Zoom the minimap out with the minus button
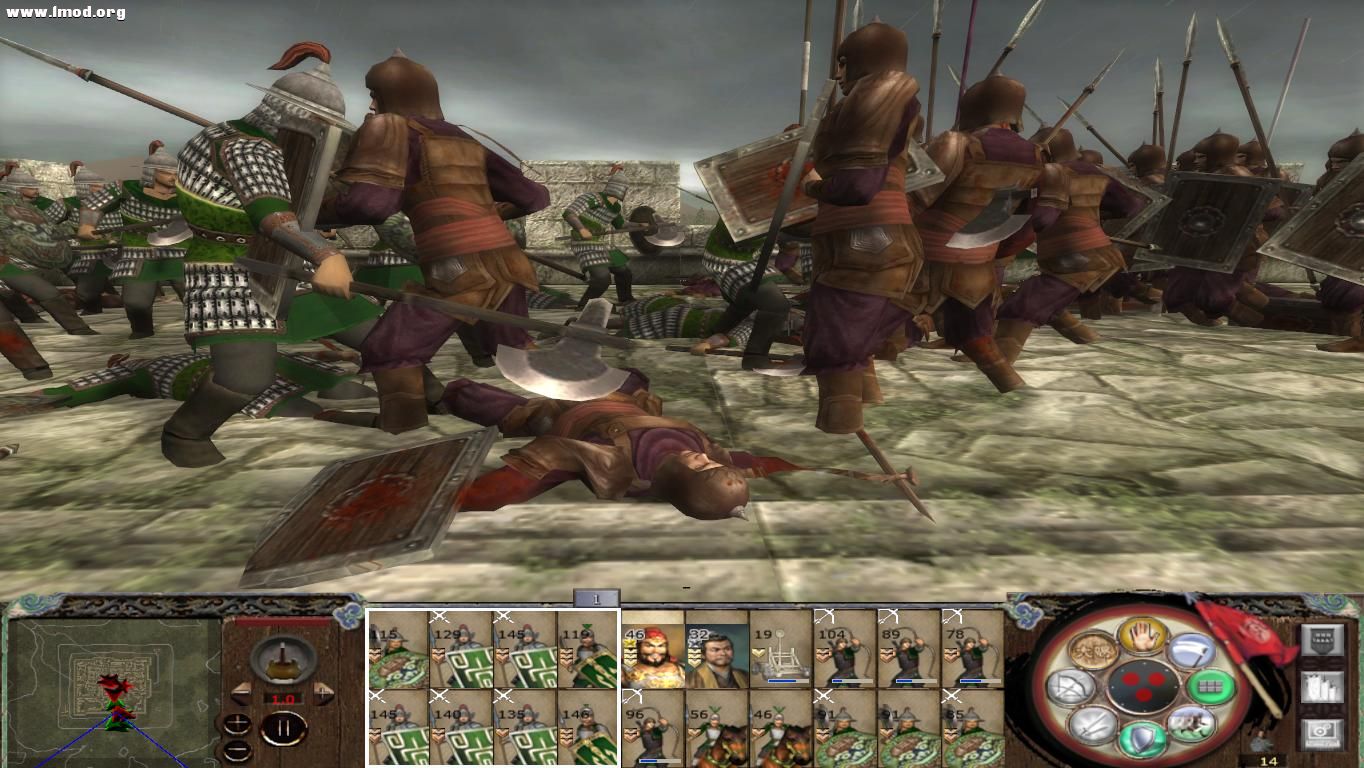The height and width of the screenshot is (768, 1364). pyautogui.click(x=237, y=750)
